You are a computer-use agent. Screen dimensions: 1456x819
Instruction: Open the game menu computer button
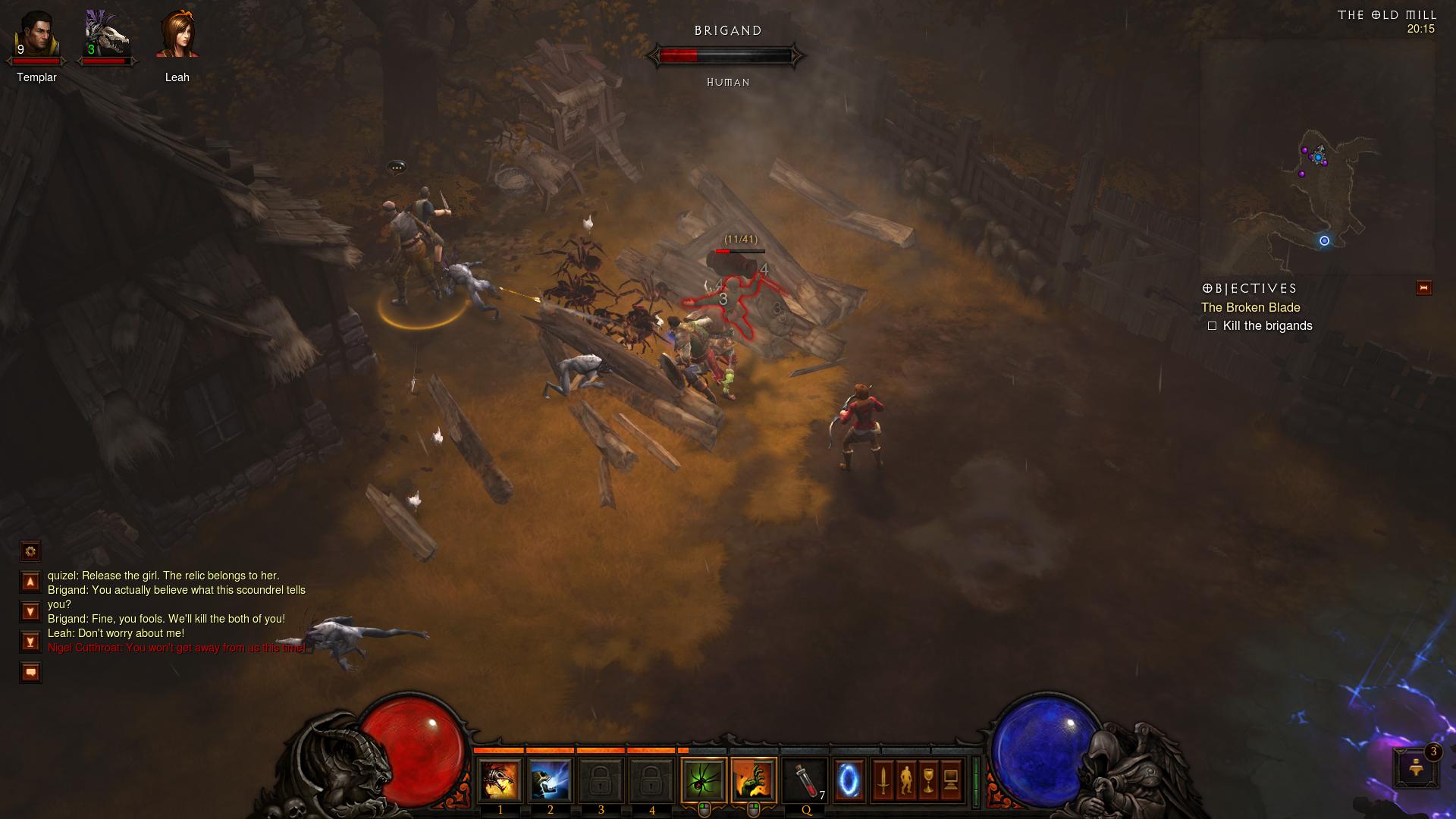951,780
